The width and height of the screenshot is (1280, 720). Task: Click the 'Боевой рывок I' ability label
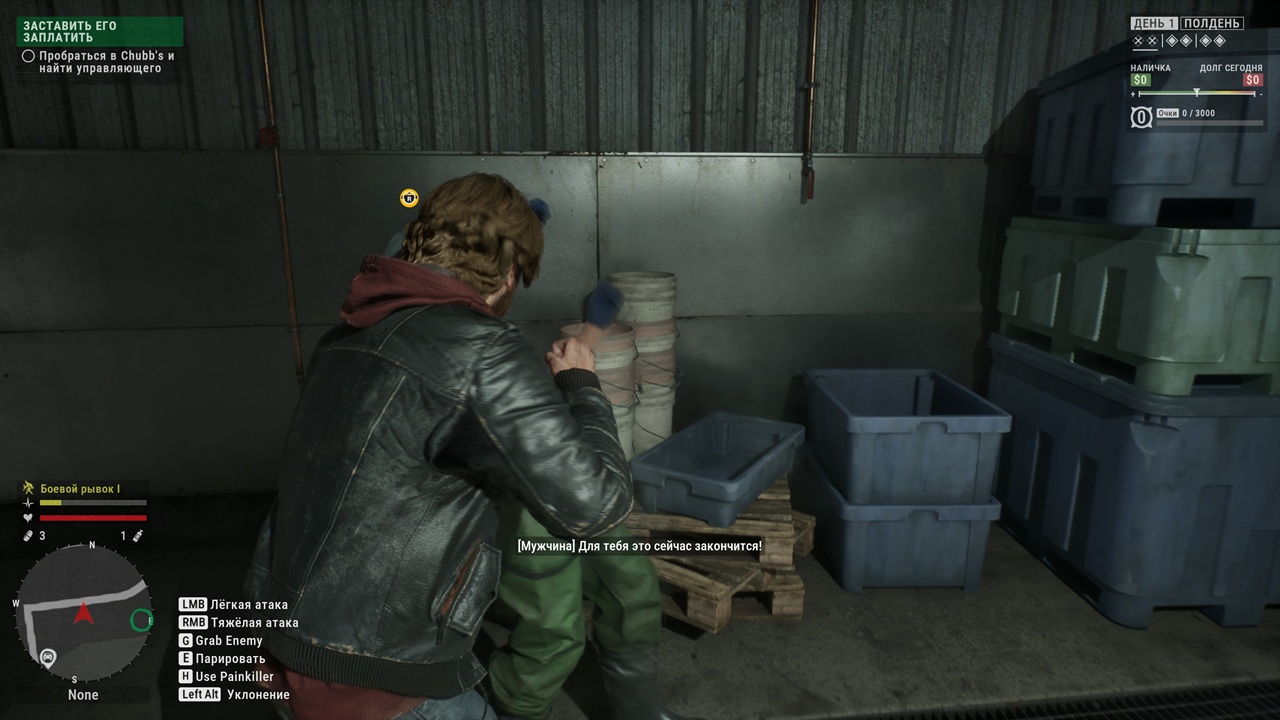pyautogui.click(x=79, y=488)
